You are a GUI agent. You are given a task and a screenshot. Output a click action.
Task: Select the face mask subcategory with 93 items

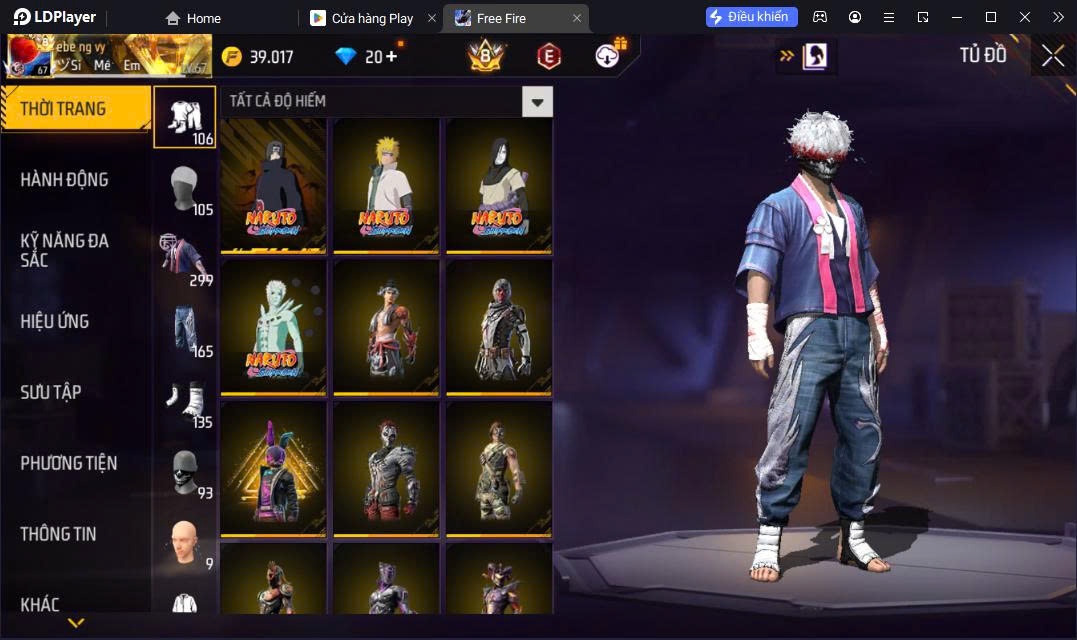[x=184, y=472]
